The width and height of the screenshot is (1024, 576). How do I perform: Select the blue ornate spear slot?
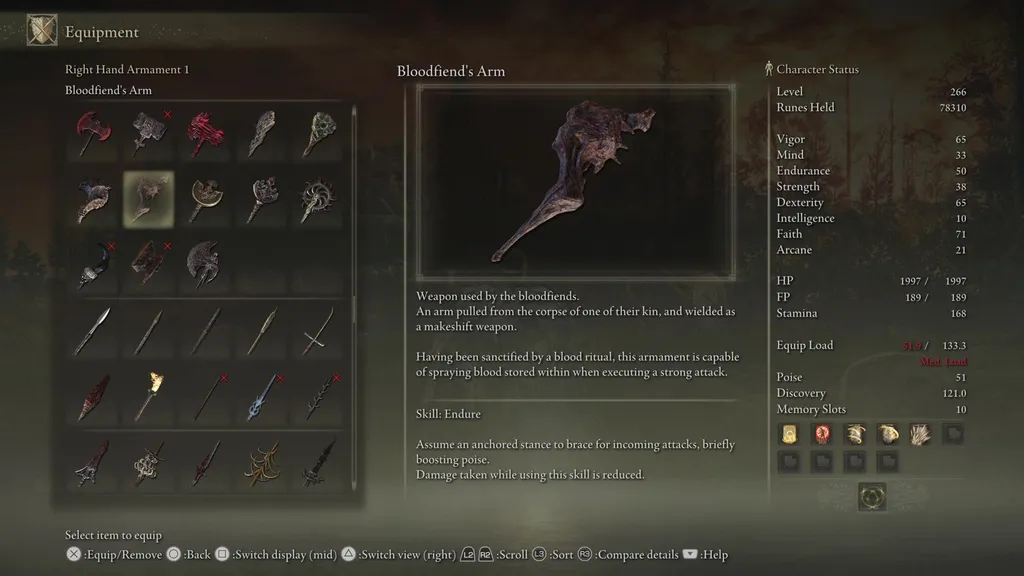pyautogui.click(x=262, y=395)
